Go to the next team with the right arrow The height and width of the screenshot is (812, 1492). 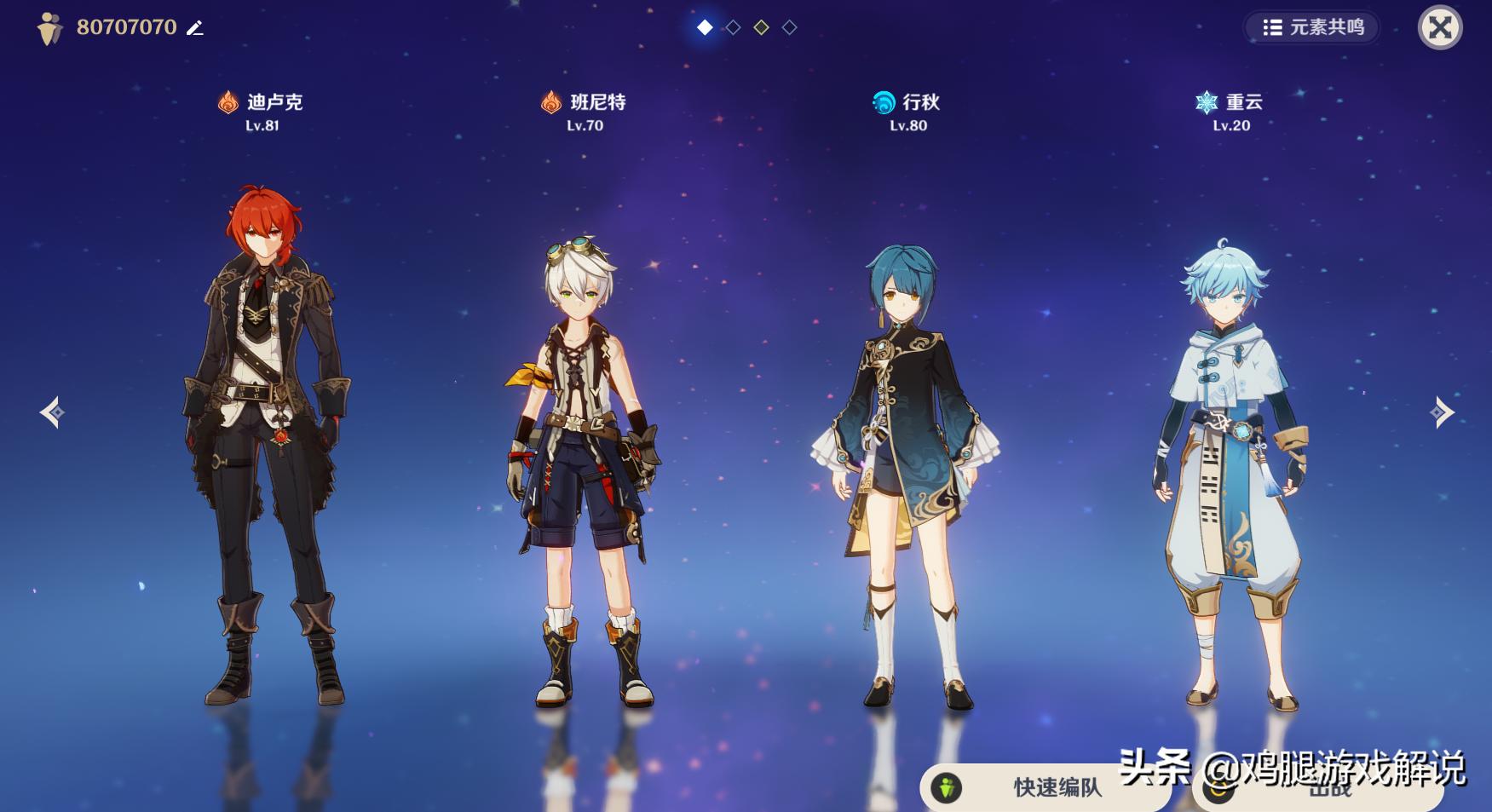click(1442, 412)
